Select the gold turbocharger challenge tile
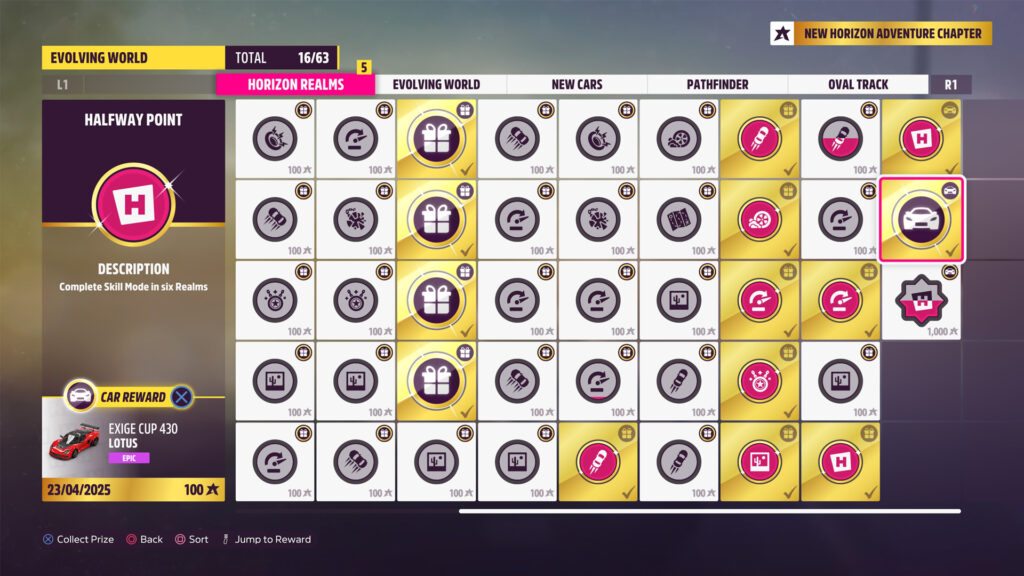 [759, 219]
